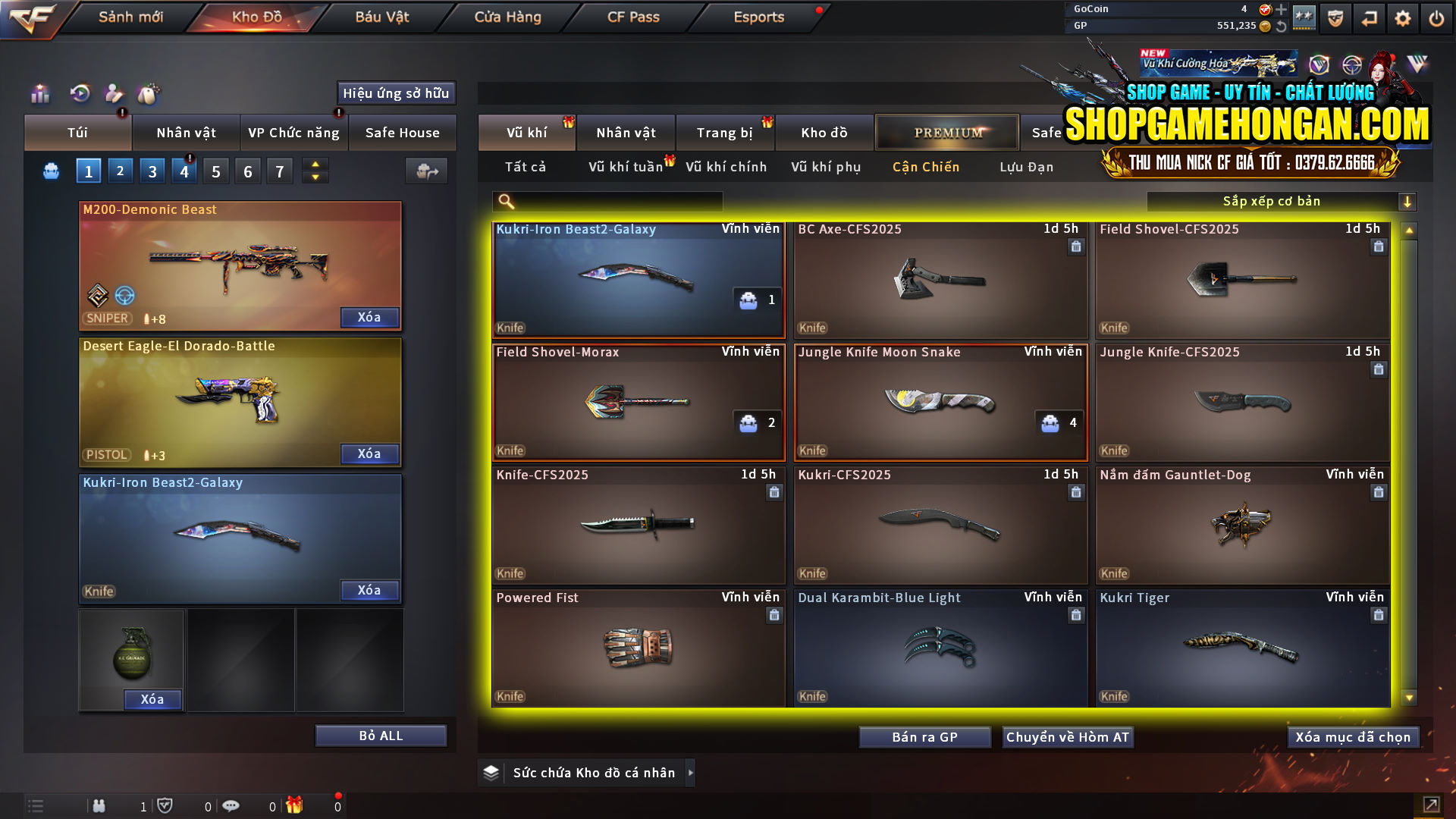Open the Sắp xếp cơ bản sort dropdown

pyautogui.click(x=1274, y=201)
